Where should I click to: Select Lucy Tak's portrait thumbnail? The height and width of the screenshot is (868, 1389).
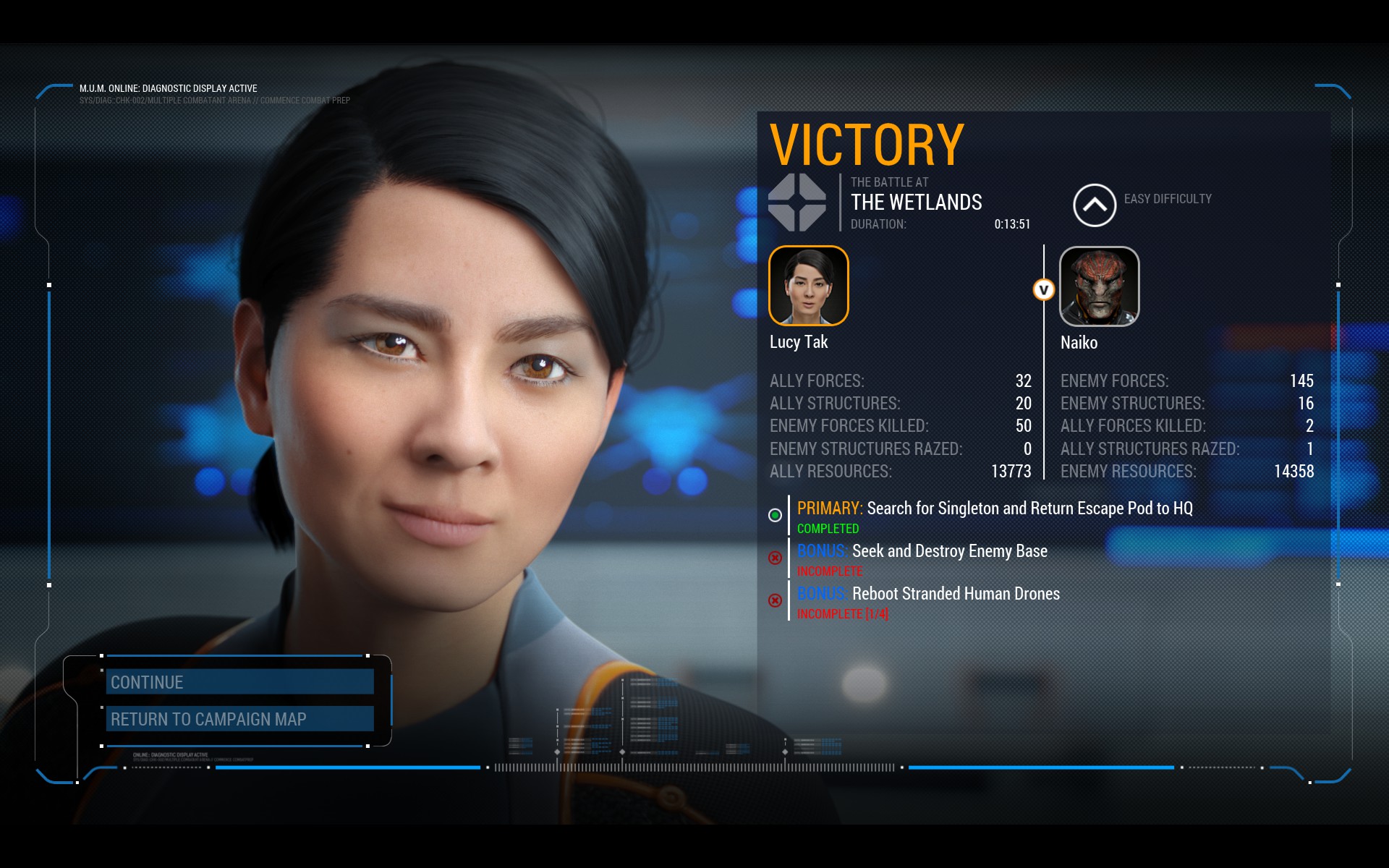click(x=808, y=286)
